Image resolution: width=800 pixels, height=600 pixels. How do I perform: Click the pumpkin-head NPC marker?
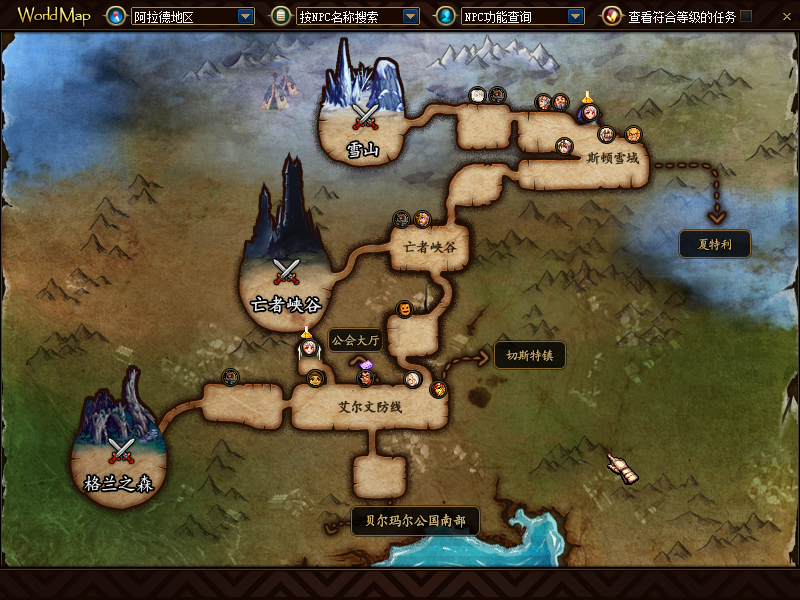pyautogui.click(x=404, y=309)
